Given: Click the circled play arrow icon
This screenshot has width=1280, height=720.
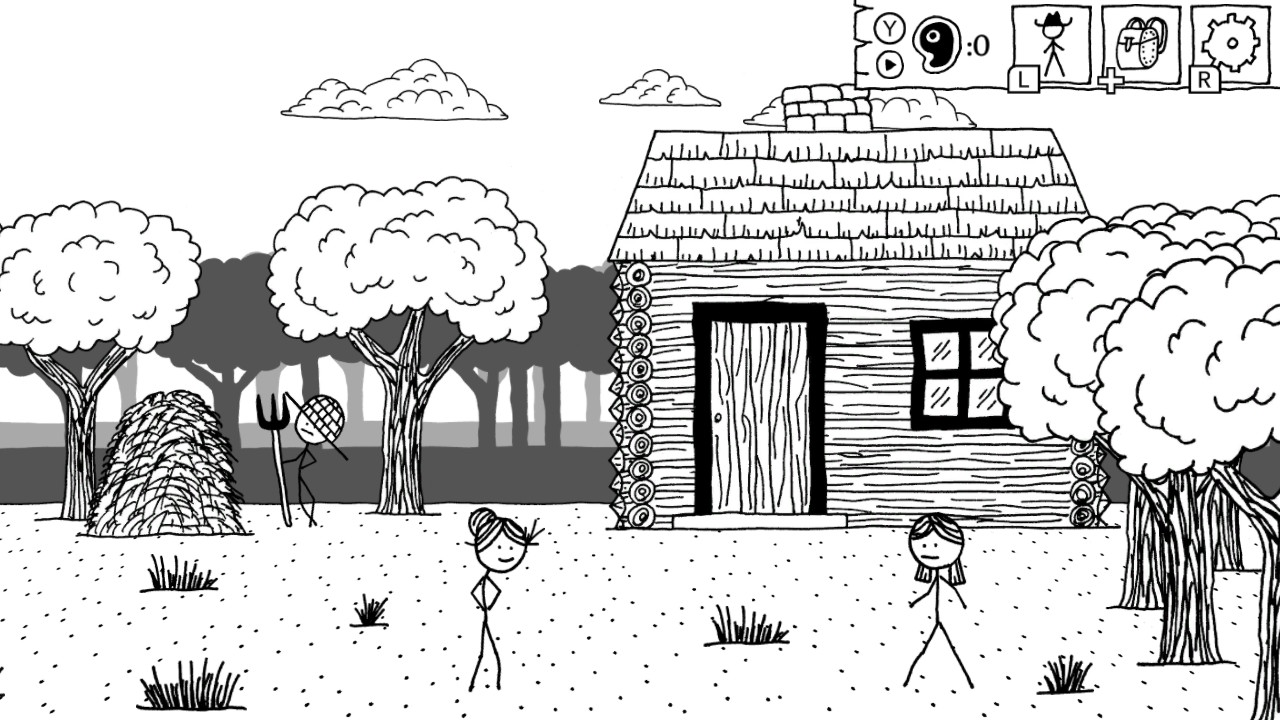Looking at the screenshot, I should pyautogui.click(x=888, y=62).
